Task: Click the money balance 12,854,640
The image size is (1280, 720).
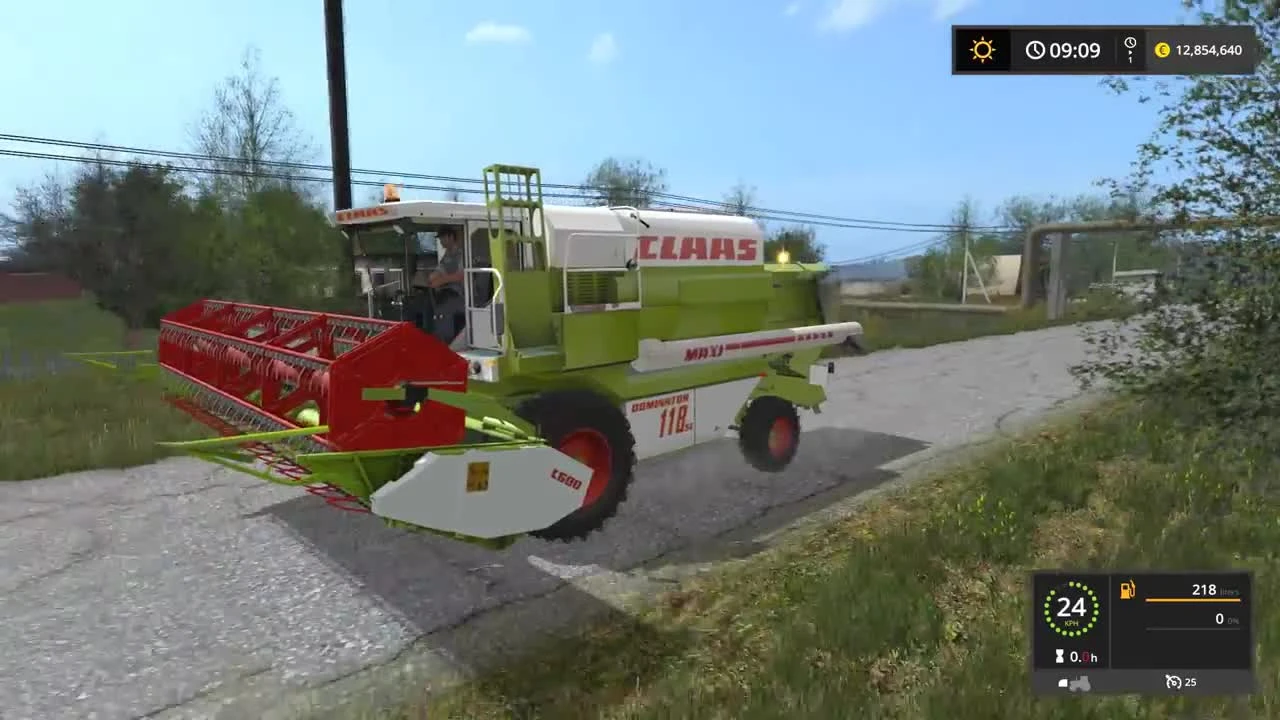Action: coord(1212,50)
